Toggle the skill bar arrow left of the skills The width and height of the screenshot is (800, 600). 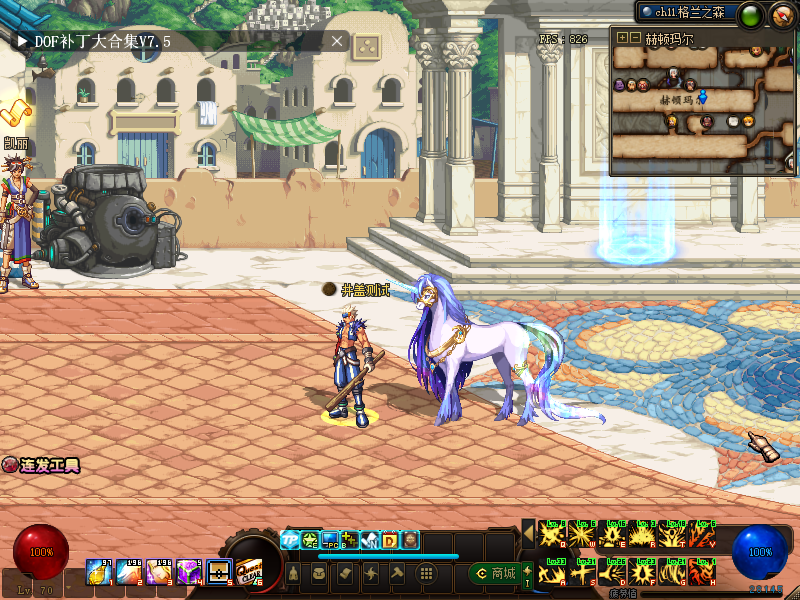pos(529,535)
